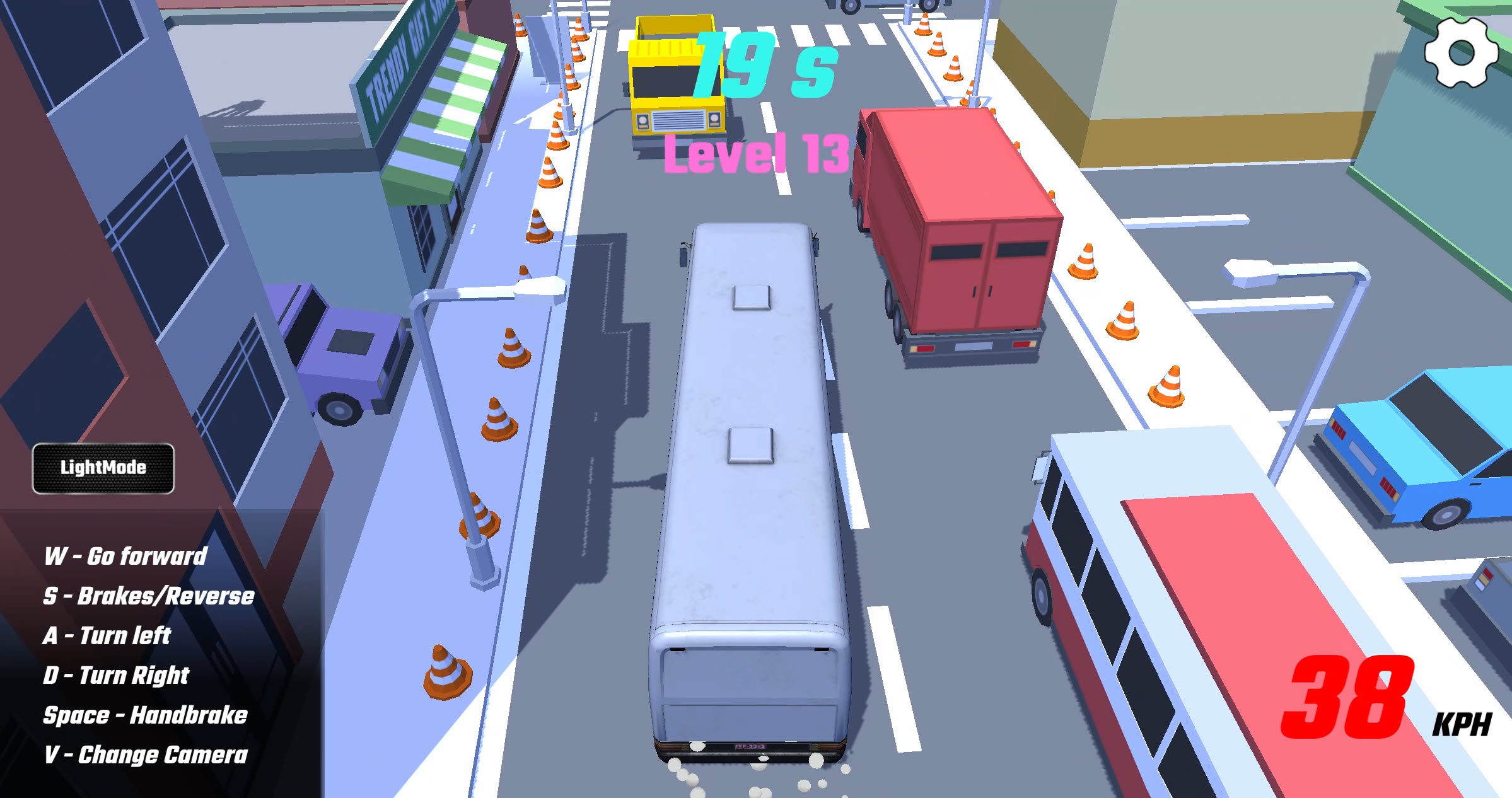Expand the S - Brakes/Reverse control entry

coord(149,596)
